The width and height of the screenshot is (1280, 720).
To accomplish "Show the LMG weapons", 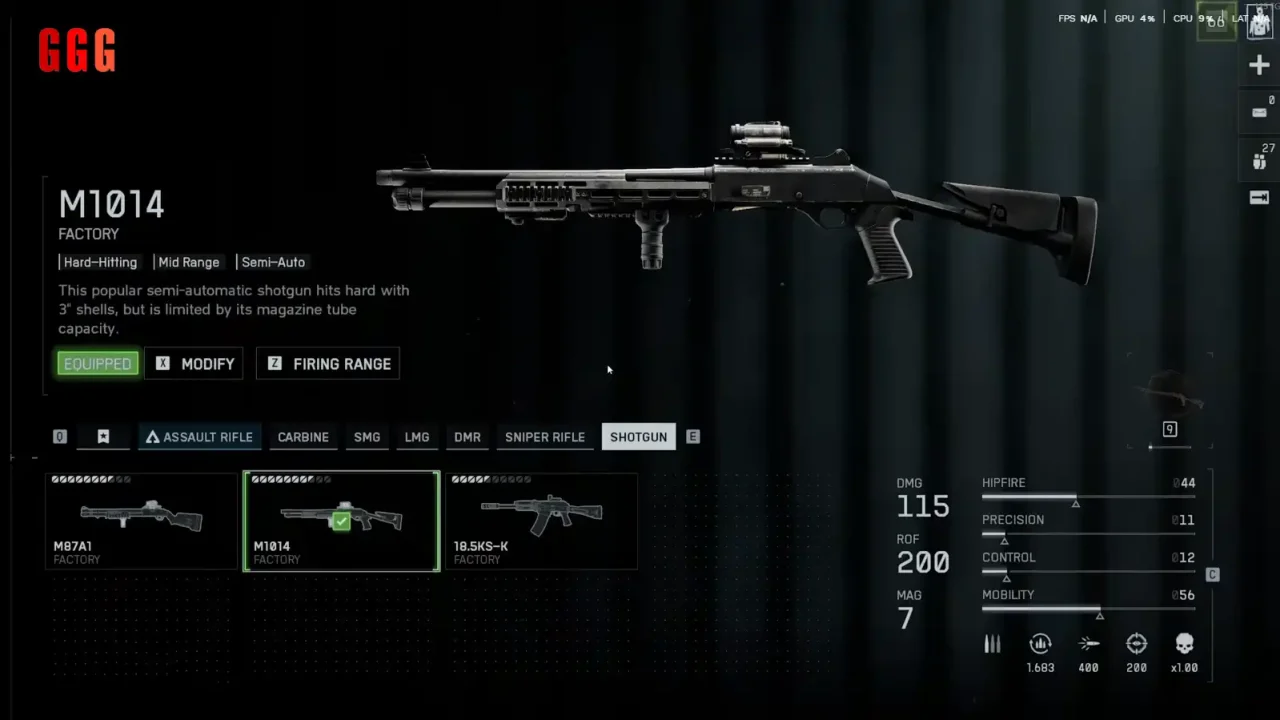I will (x=417, y=437).
